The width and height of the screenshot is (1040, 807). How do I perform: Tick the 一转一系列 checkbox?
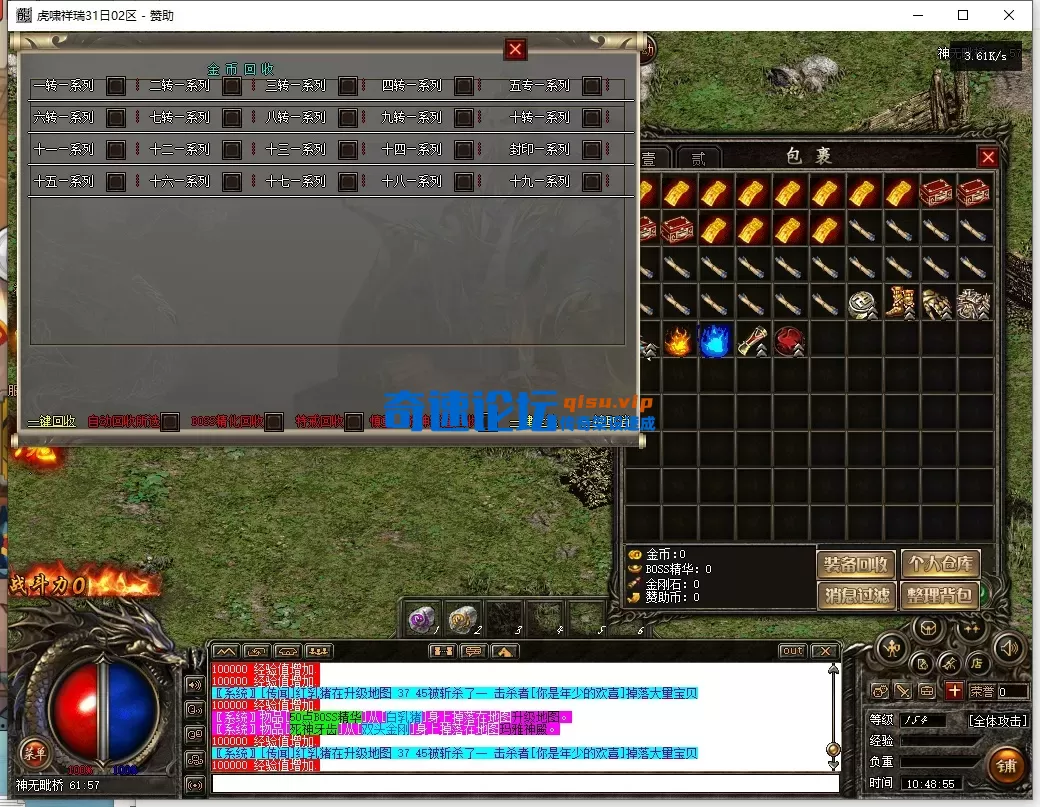coord(116,86)
